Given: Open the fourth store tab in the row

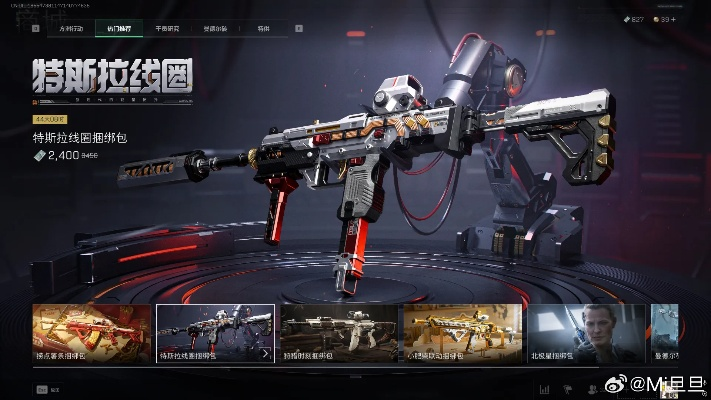Looking at the screenshot, I should click(214, 29).
